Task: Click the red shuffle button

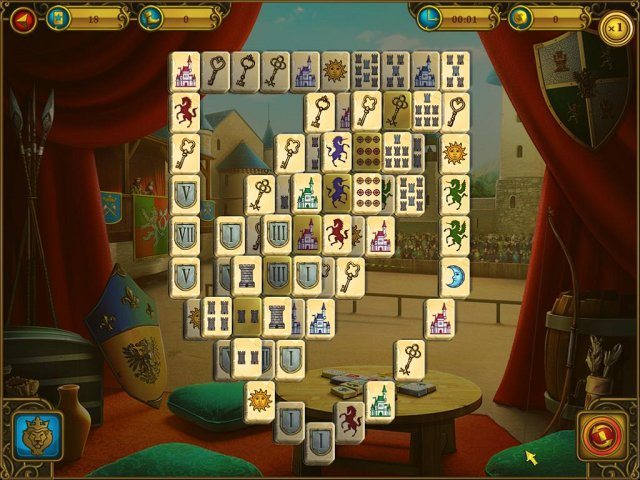Action: click(602, 437)
